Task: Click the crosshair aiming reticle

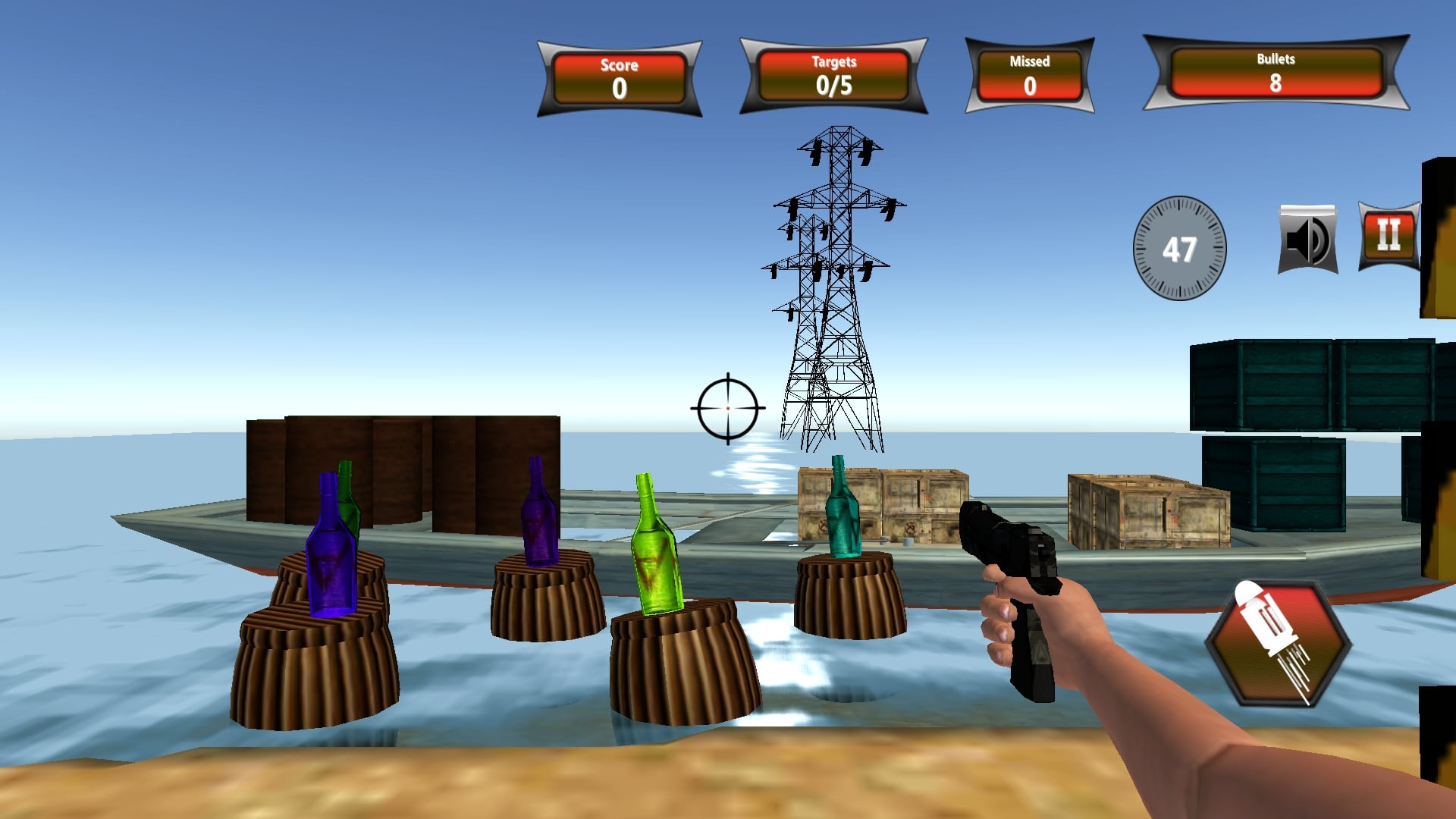Action: point(727,409)
